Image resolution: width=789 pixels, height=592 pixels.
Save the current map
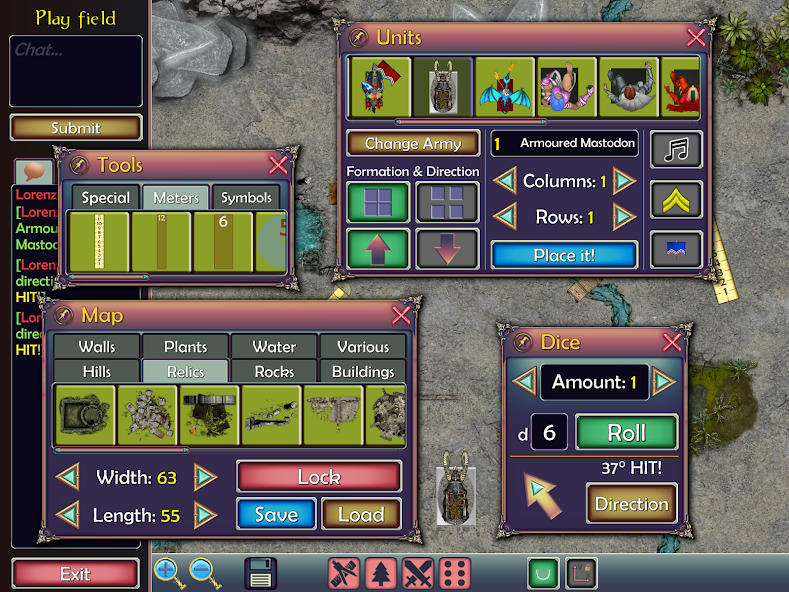[276, 515]
